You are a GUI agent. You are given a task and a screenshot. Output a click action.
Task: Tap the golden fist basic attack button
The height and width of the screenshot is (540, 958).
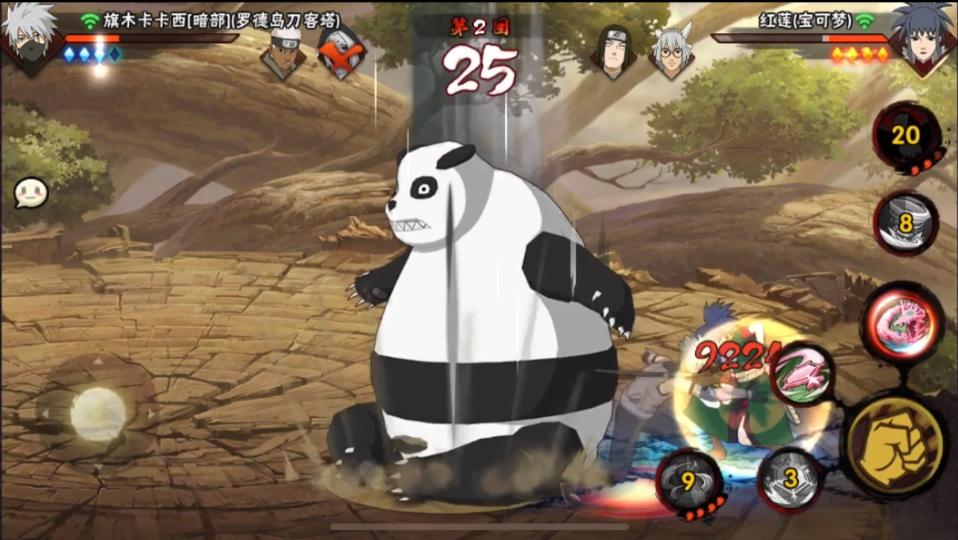click(893, 443)
